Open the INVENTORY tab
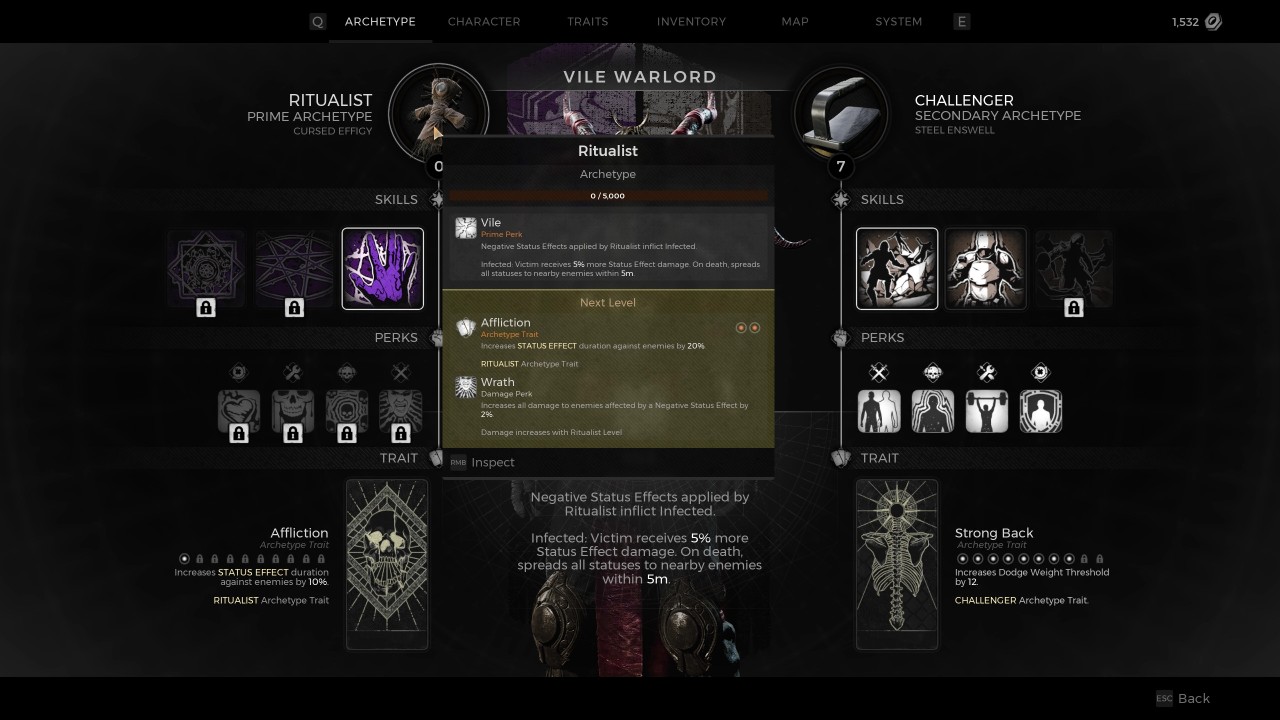 pyautogui.click(x=691, y=21)
